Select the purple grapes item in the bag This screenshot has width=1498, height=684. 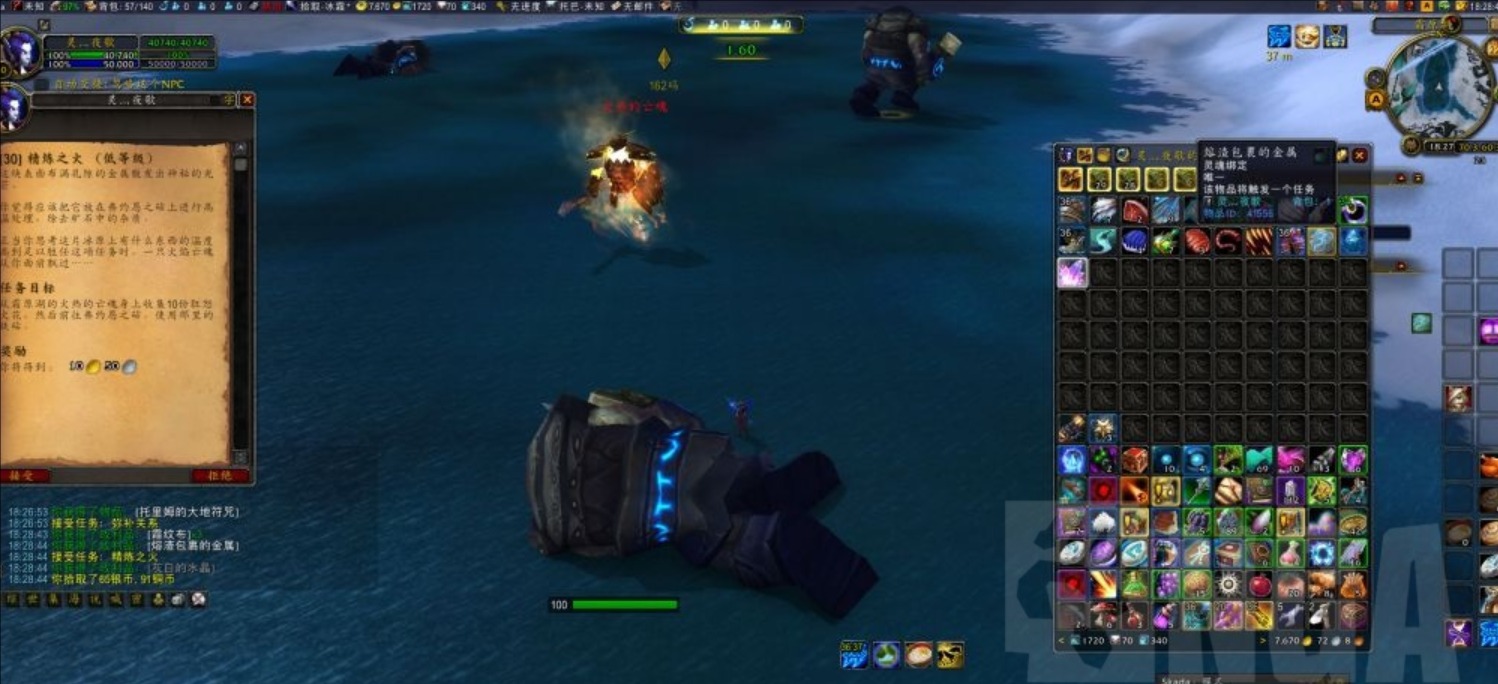pyautogui.click(x=1166, y=584)
